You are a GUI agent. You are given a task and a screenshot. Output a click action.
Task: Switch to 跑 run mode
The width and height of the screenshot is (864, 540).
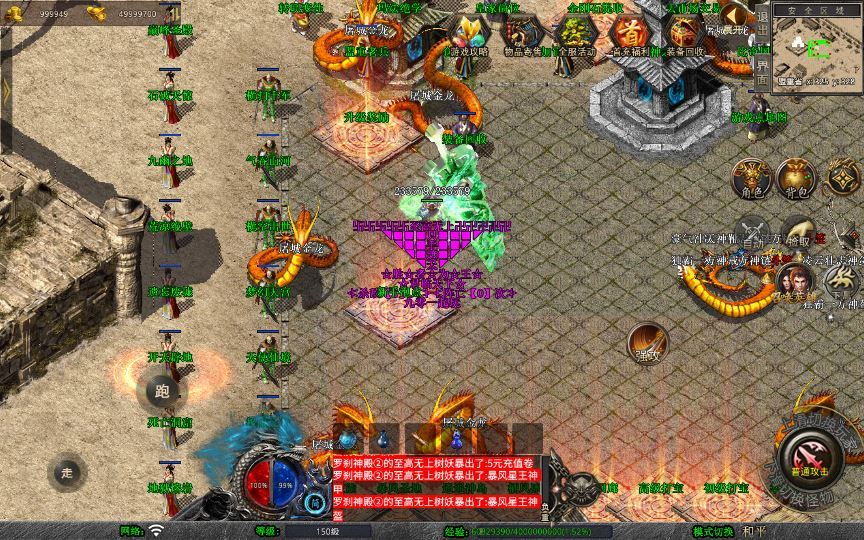(163, 392)
